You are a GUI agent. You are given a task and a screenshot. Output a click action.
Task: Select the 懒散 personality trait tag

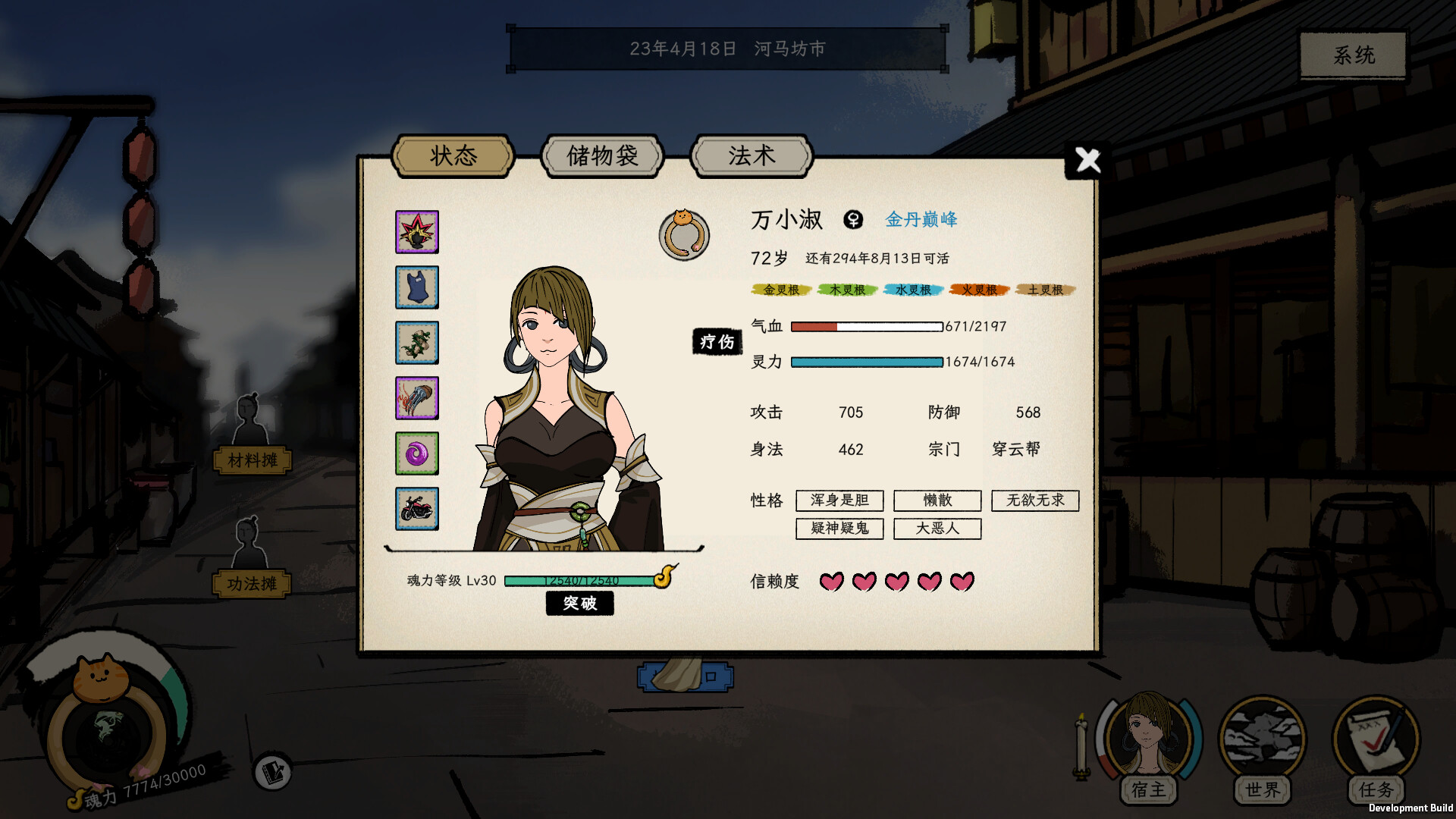pos(937,500)
